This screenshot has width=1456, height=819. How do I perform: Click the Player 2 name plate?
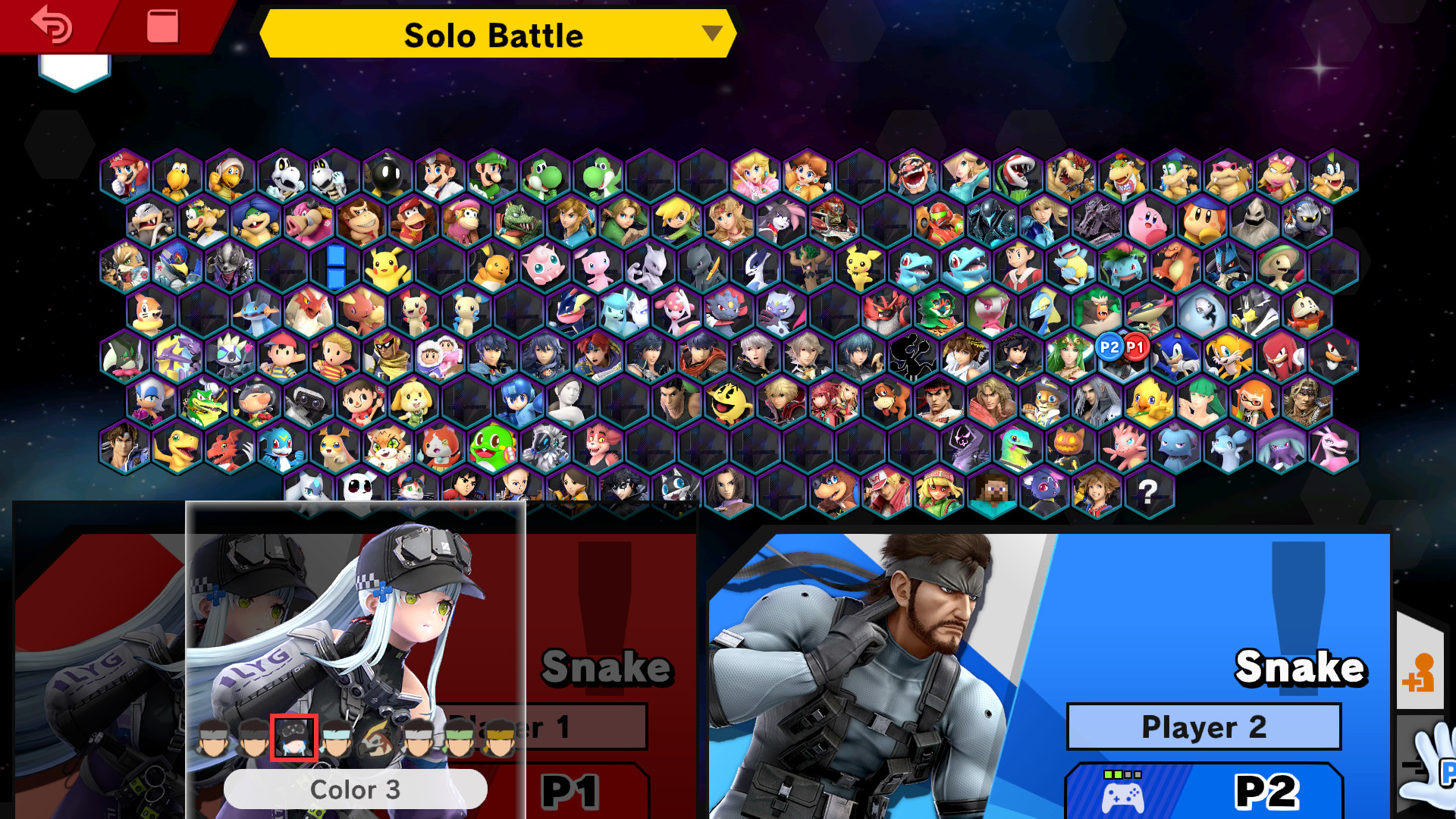tap(1203, 726)
